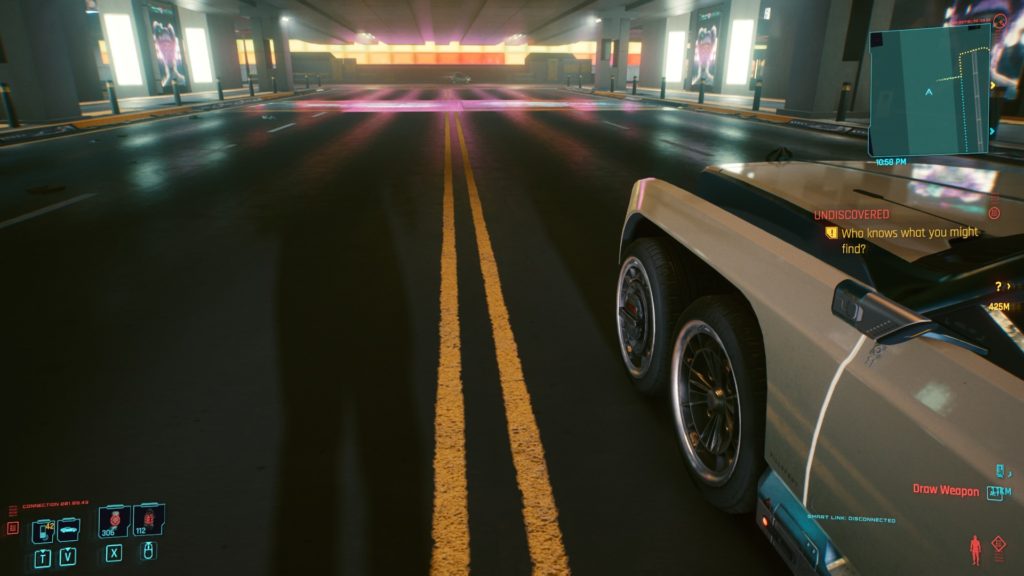1024x576 pixels.
Task: Click the red circular icon beside Undiscovered
Action: pyautogui.click(x=993, y=213)
